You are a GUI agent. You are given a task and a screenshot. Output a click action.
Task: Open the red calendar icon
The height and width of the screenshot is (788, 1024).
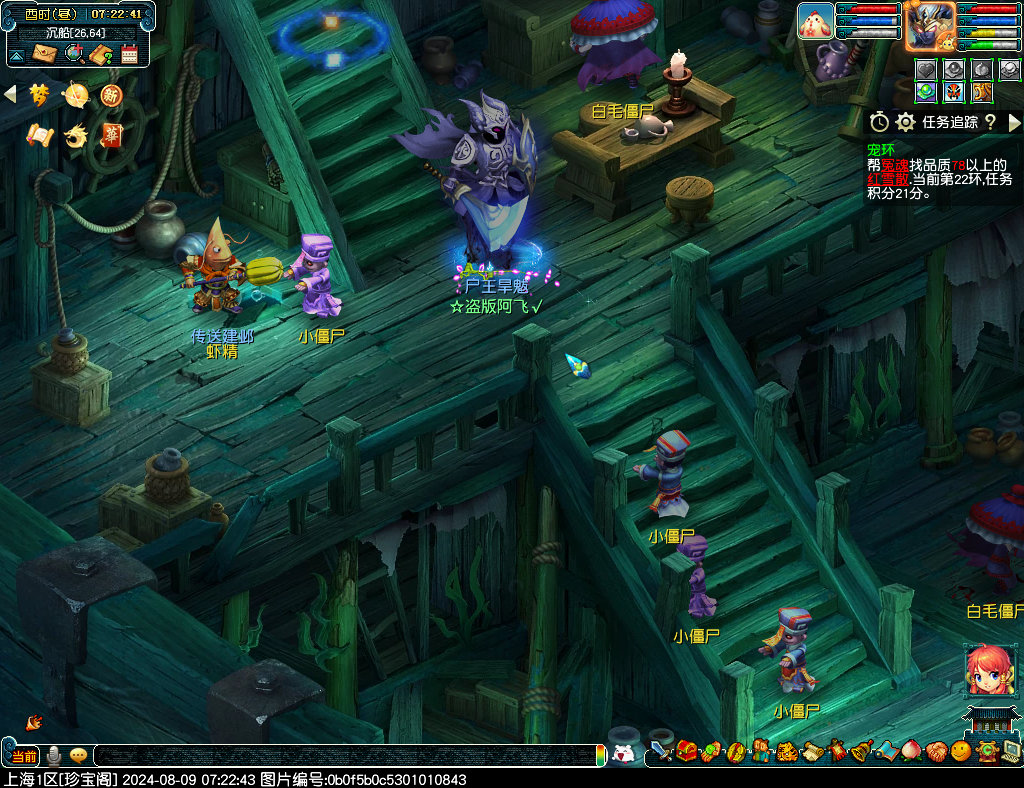coord(129,54)
